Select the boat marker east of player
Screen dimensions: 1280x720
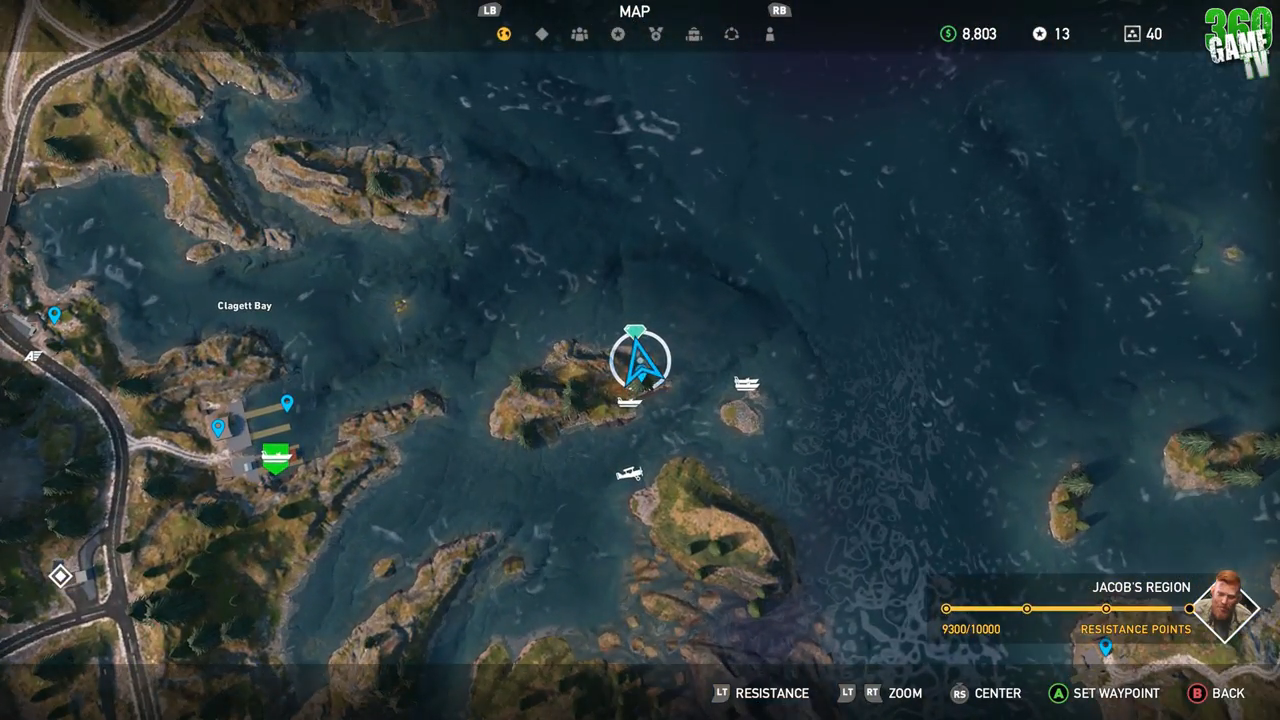click(747, 383)
